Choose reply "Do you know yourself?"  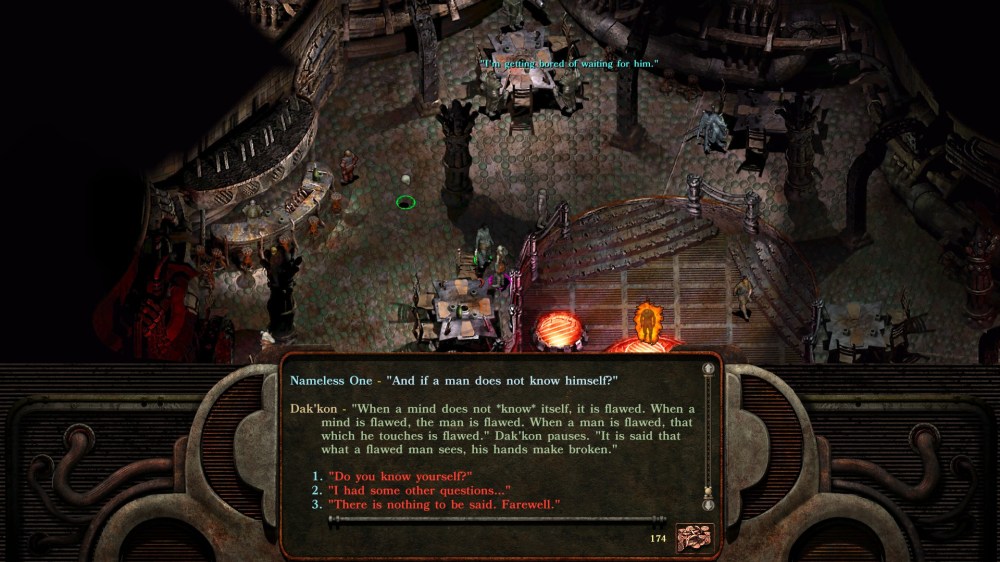click(399, 476)
